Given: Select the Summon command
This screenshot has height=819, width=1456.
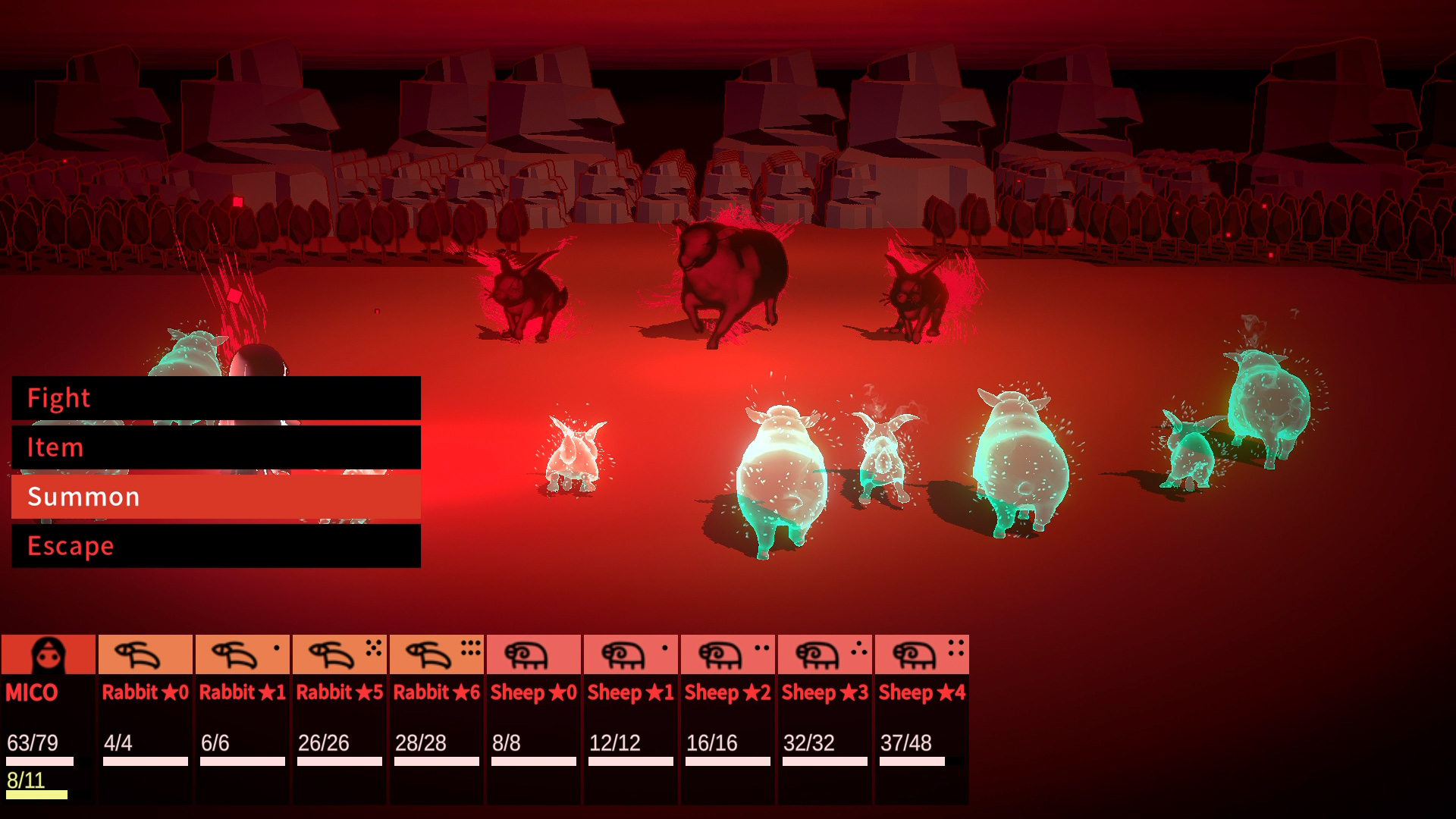Looking at the screenshot, I should [216, 497].
